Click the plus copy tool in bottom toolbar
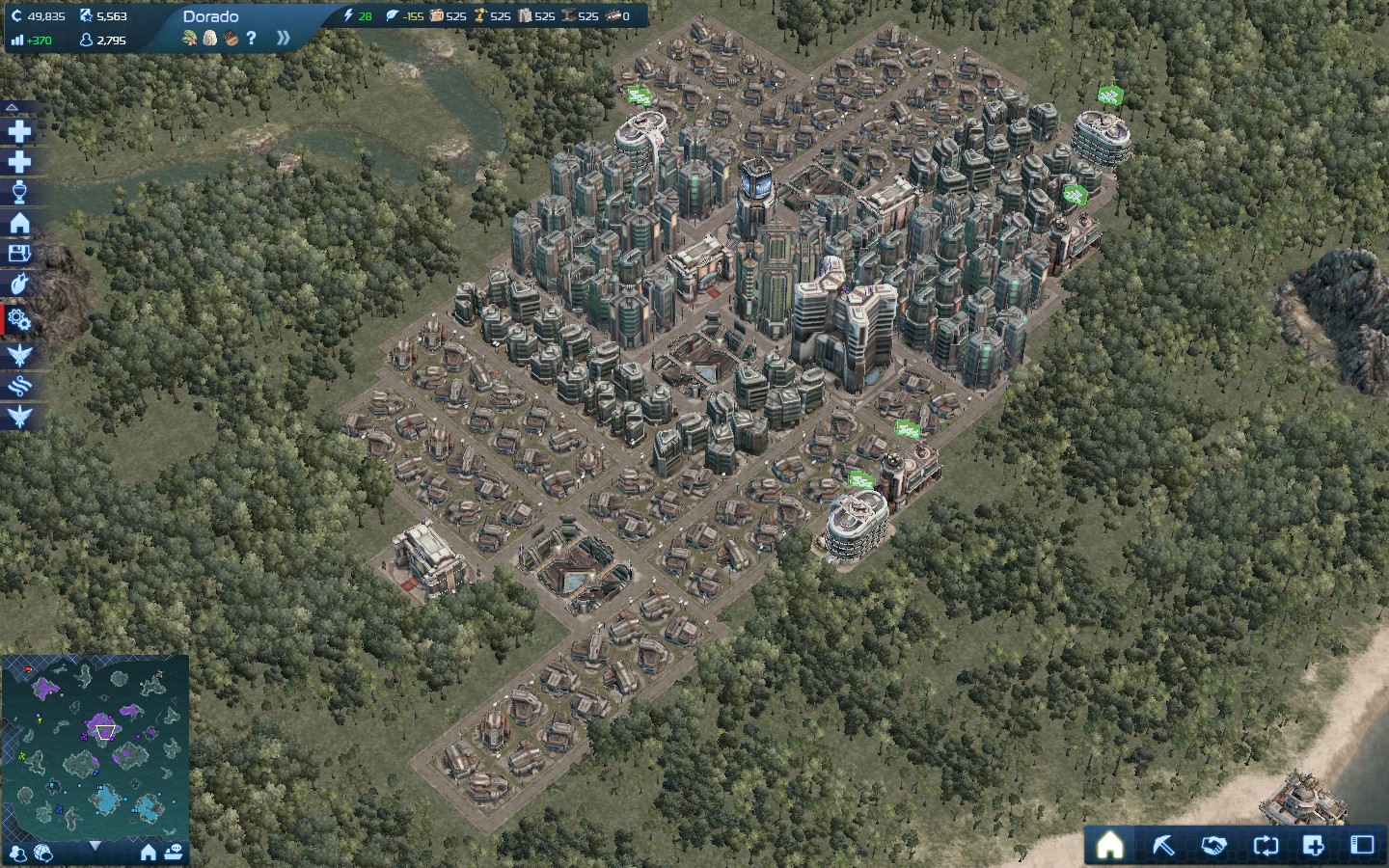 1313,846
